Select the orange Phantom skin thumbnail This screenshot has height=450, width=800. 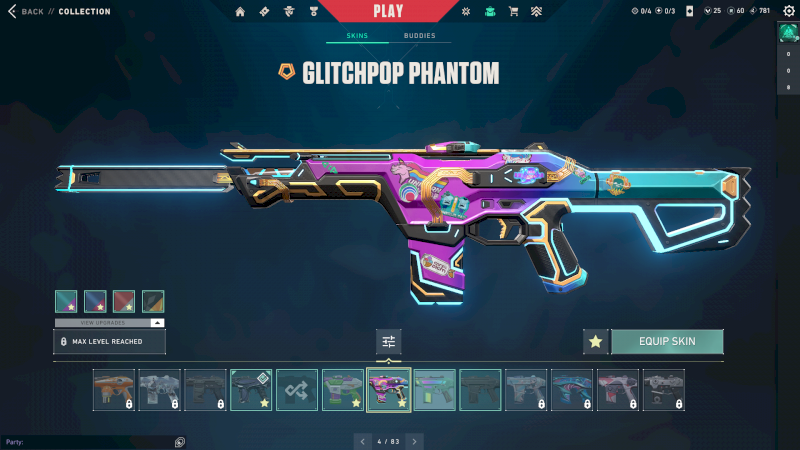click(114, 390)
